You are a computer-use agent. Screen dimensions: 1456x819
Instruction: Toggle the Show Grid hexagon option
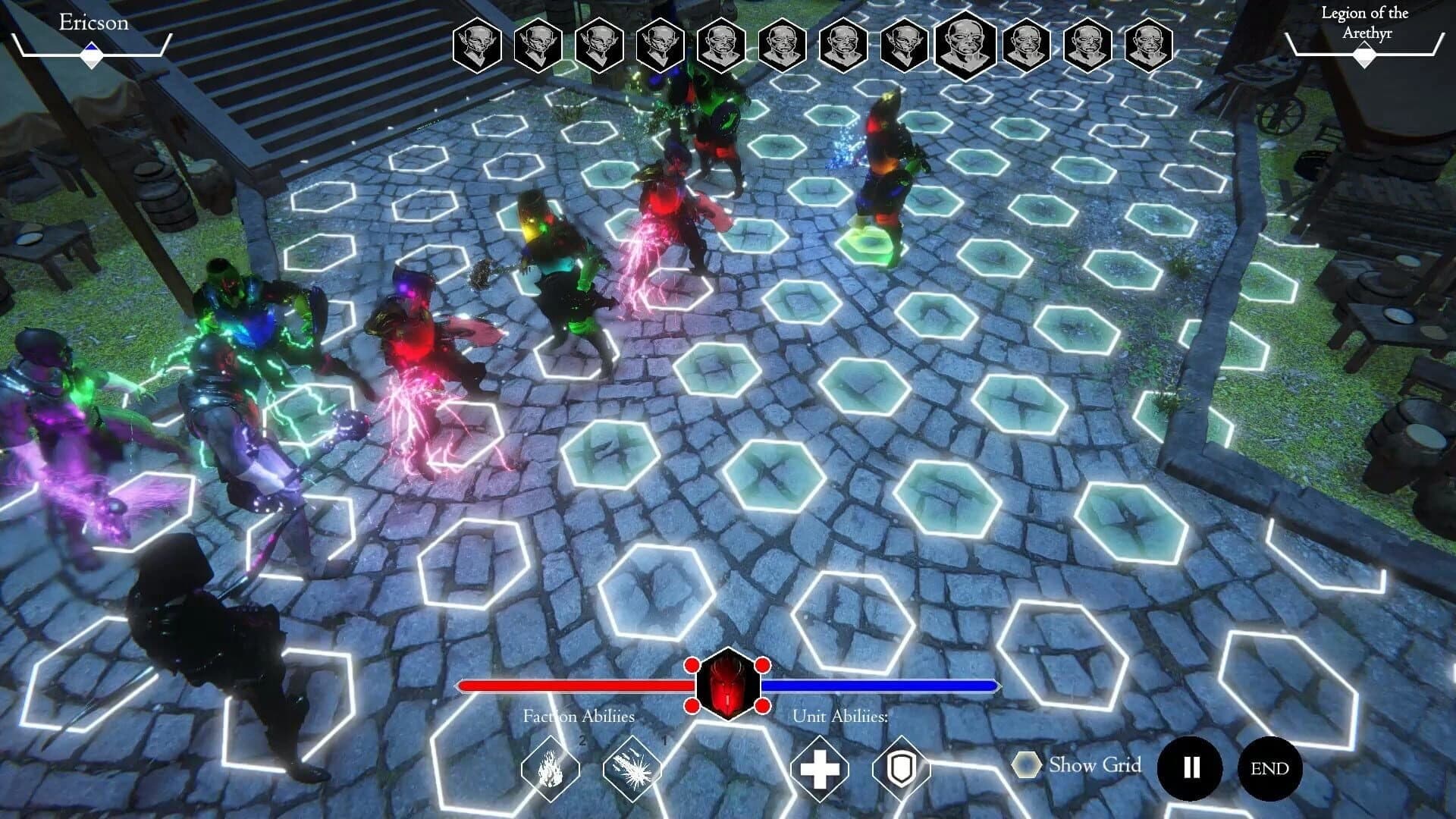point(1028,766)
